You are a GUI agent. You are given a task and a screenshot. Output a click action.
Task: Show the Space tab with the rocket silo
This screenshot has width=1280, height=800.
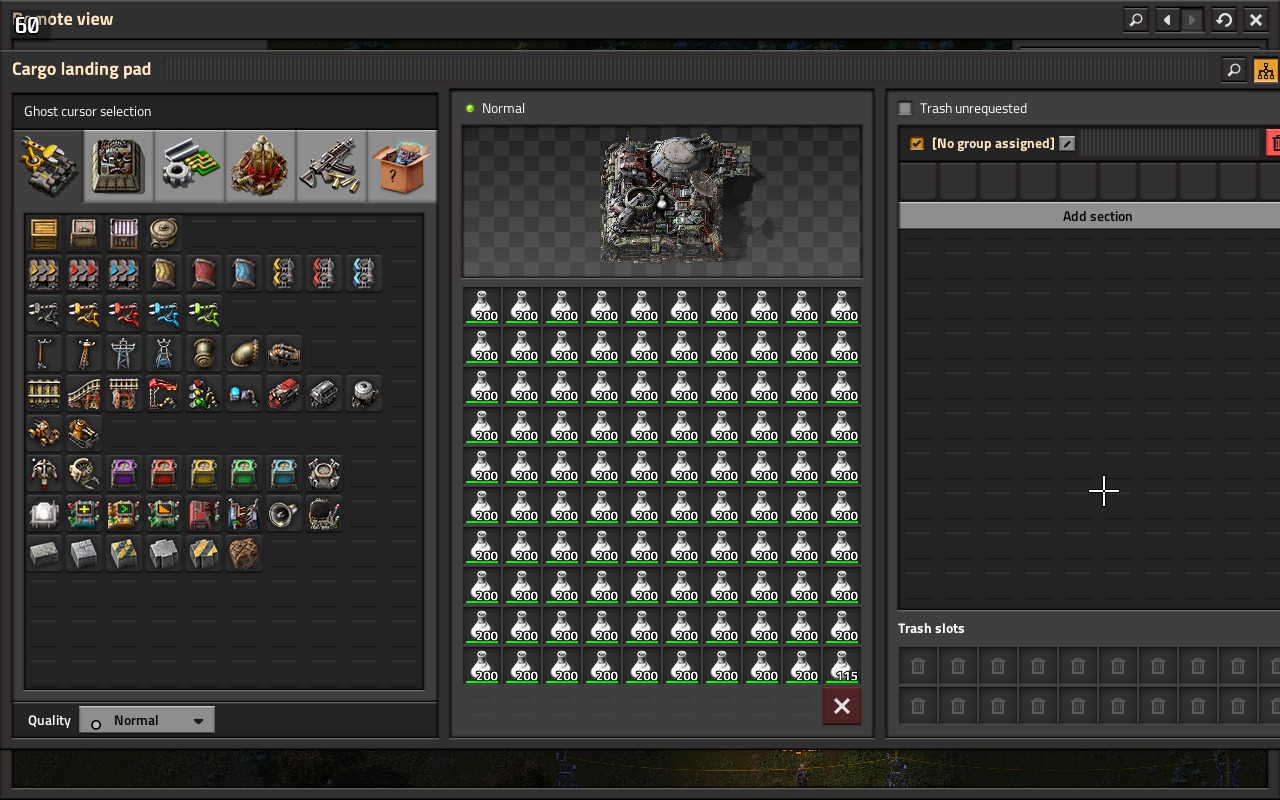[260, 166]
